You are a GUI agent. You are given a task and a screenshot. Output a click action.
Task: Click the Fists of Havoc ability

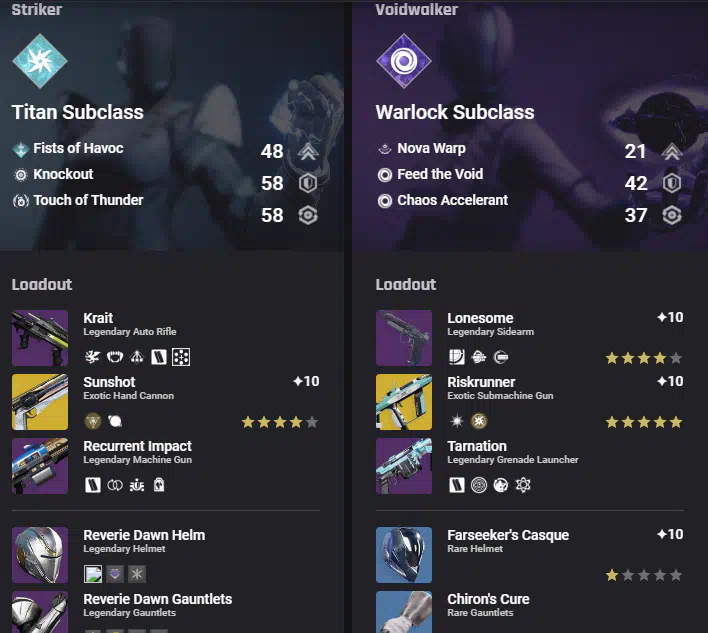click(x=78, y=148)
